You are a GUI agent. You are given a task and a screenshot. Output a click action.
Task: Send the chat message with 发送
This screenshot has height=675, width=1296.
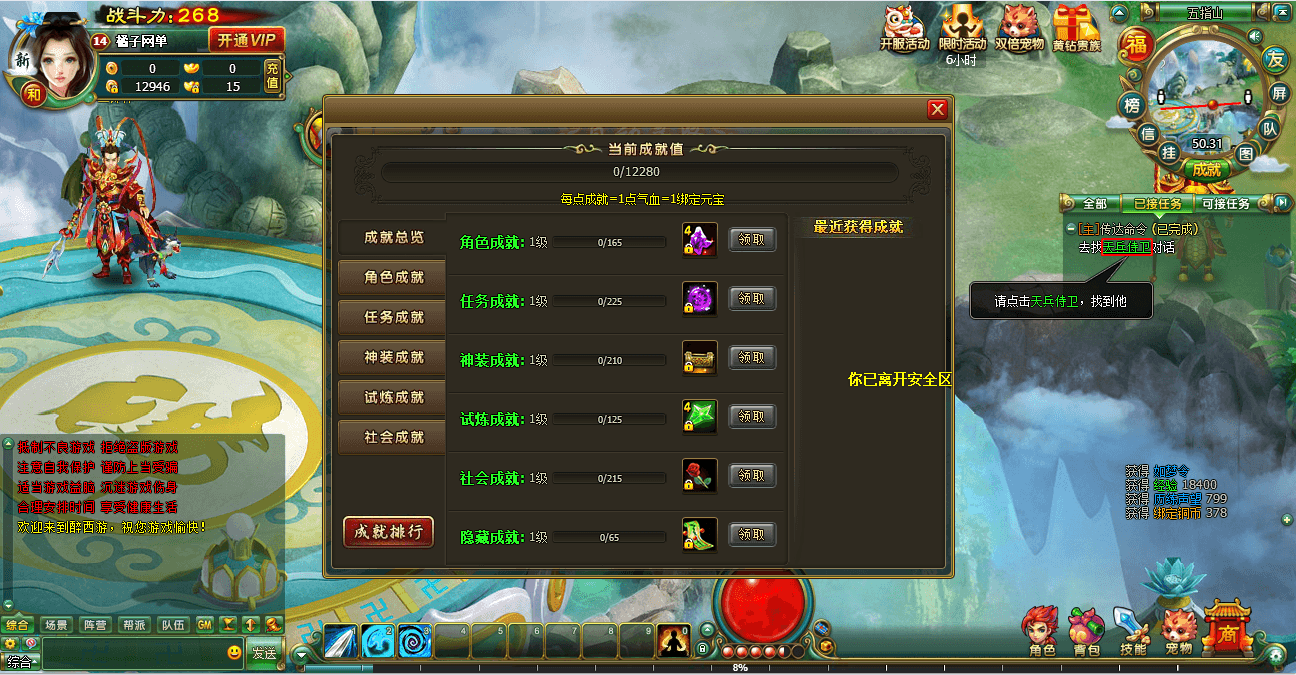tap(264, 653)
